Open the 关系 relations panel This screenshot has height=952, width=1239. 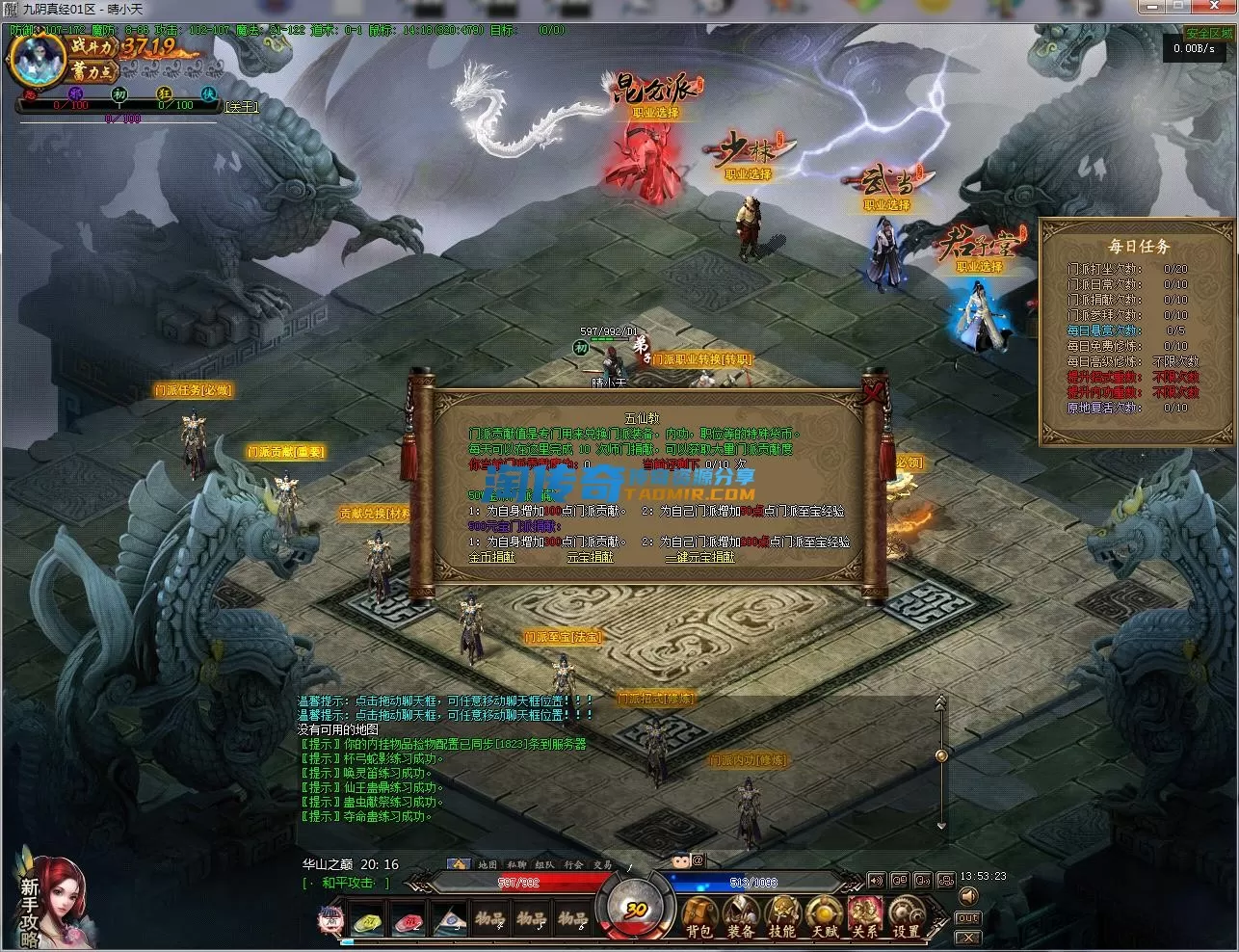(865, 916)
